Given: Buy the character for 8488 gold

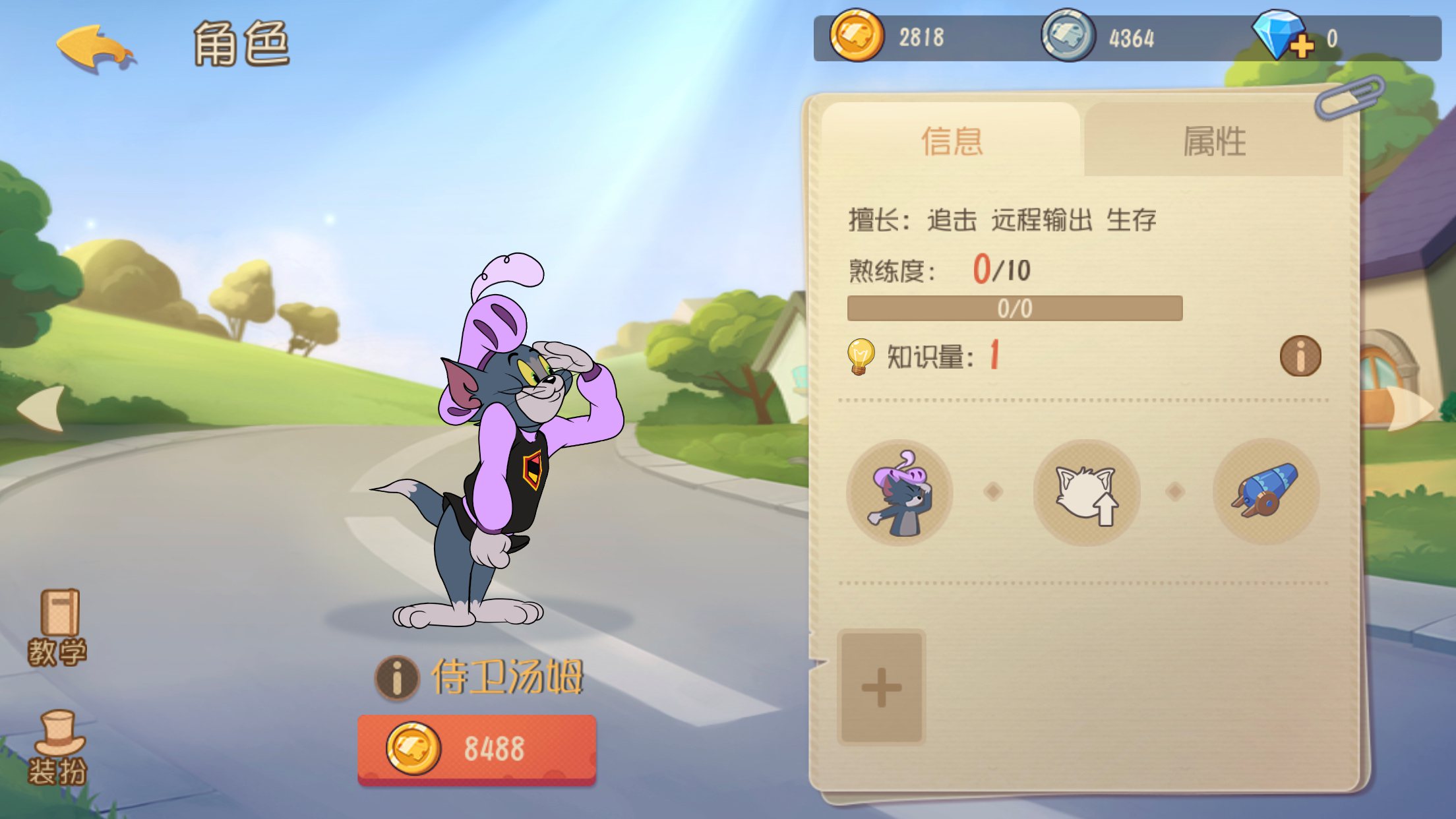Looking at the screenshot, I should [x=477, y=749].
